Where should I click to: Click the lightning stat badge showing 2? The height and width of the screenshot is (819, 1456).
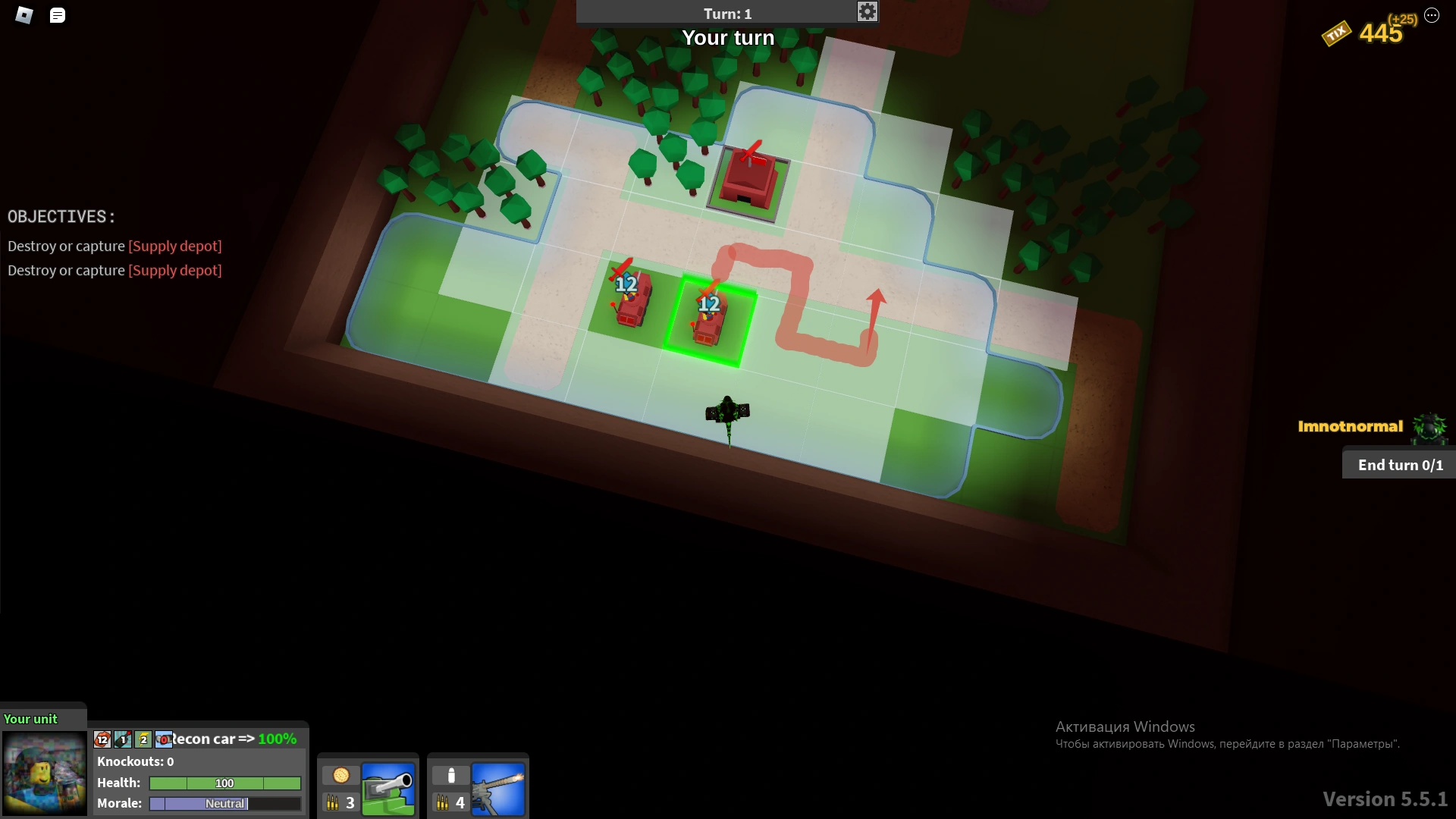point(143,739)
